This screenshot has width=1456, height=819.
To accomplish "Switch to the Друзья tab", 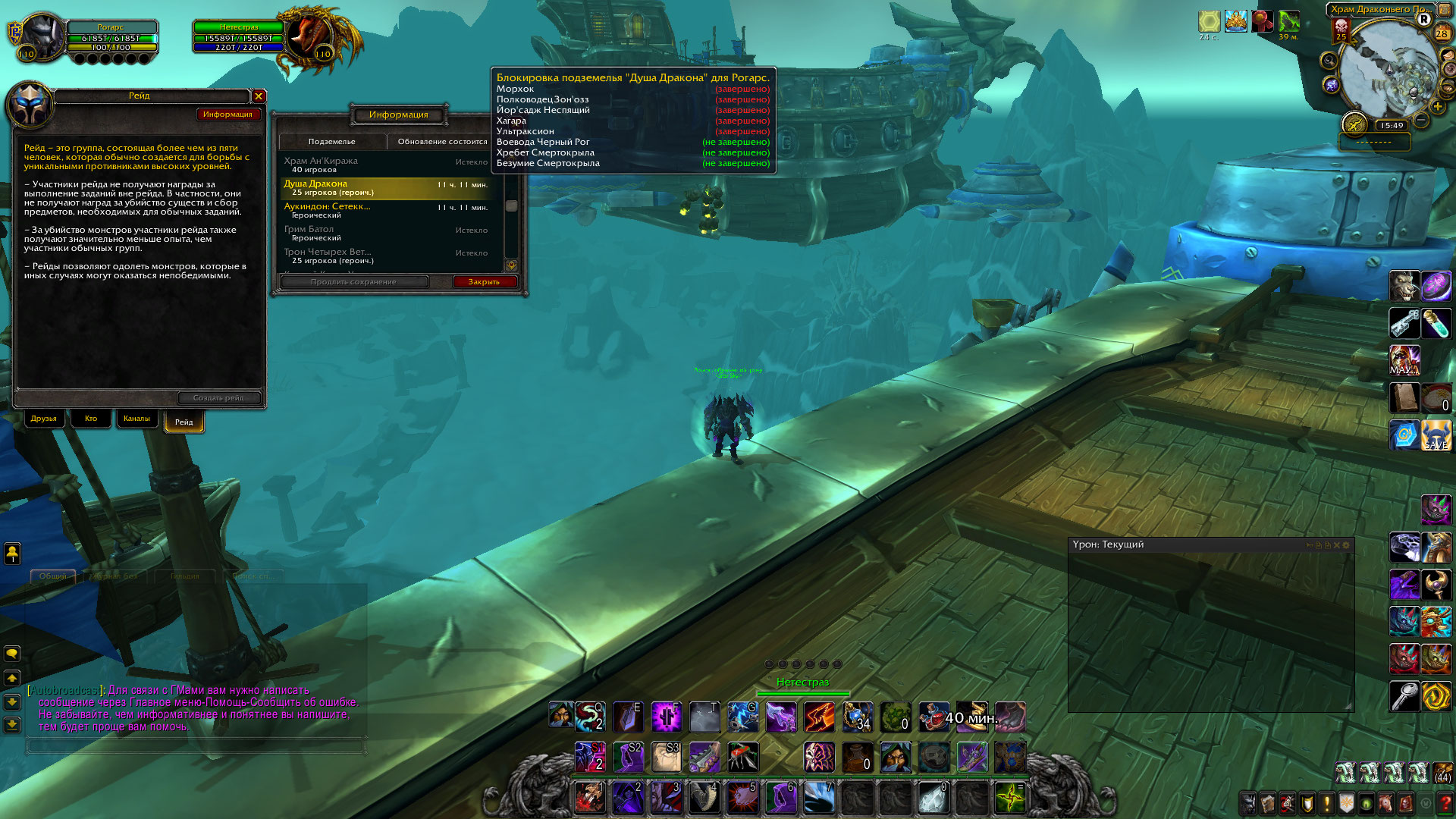I will (44, 419).
